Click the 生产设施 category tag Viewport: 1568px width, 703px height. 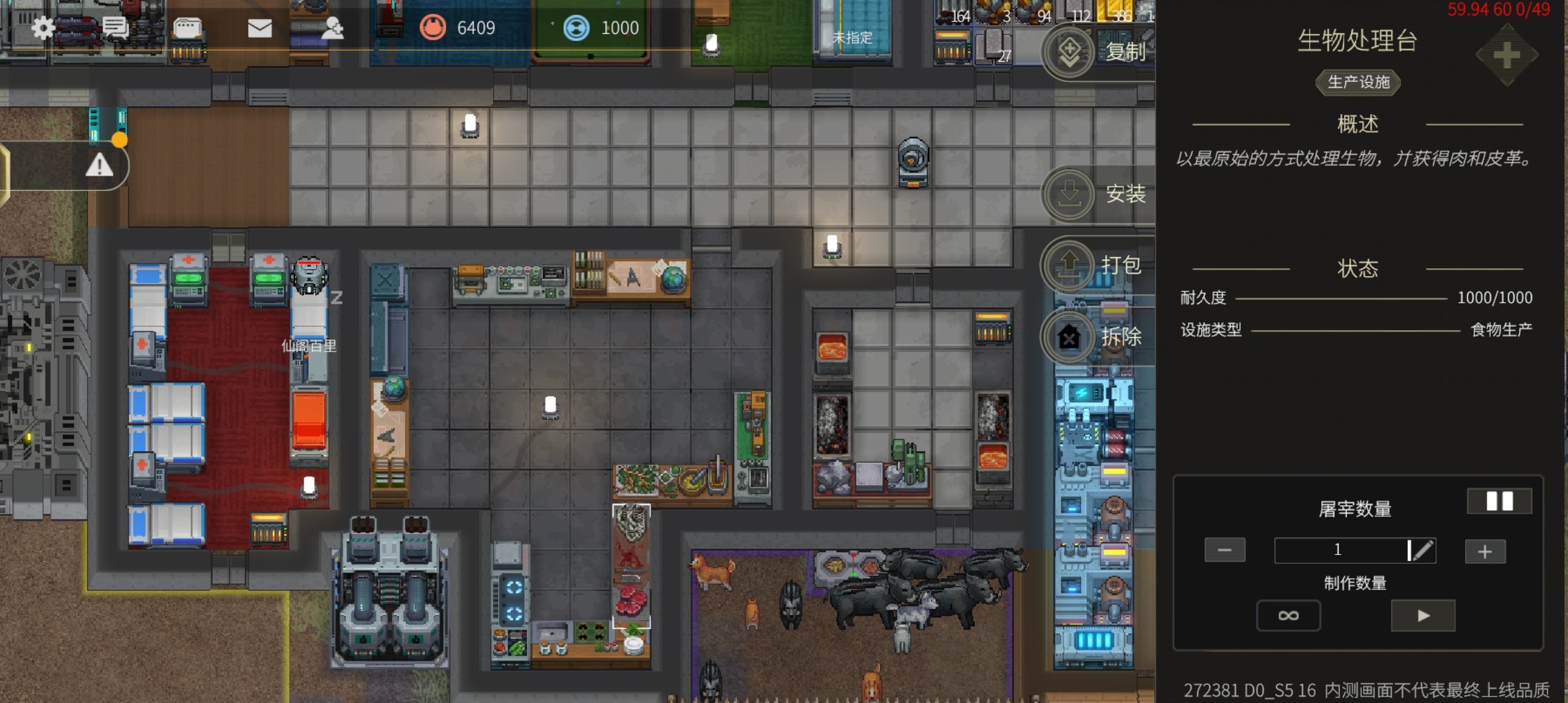click(x=1358, y=82)
